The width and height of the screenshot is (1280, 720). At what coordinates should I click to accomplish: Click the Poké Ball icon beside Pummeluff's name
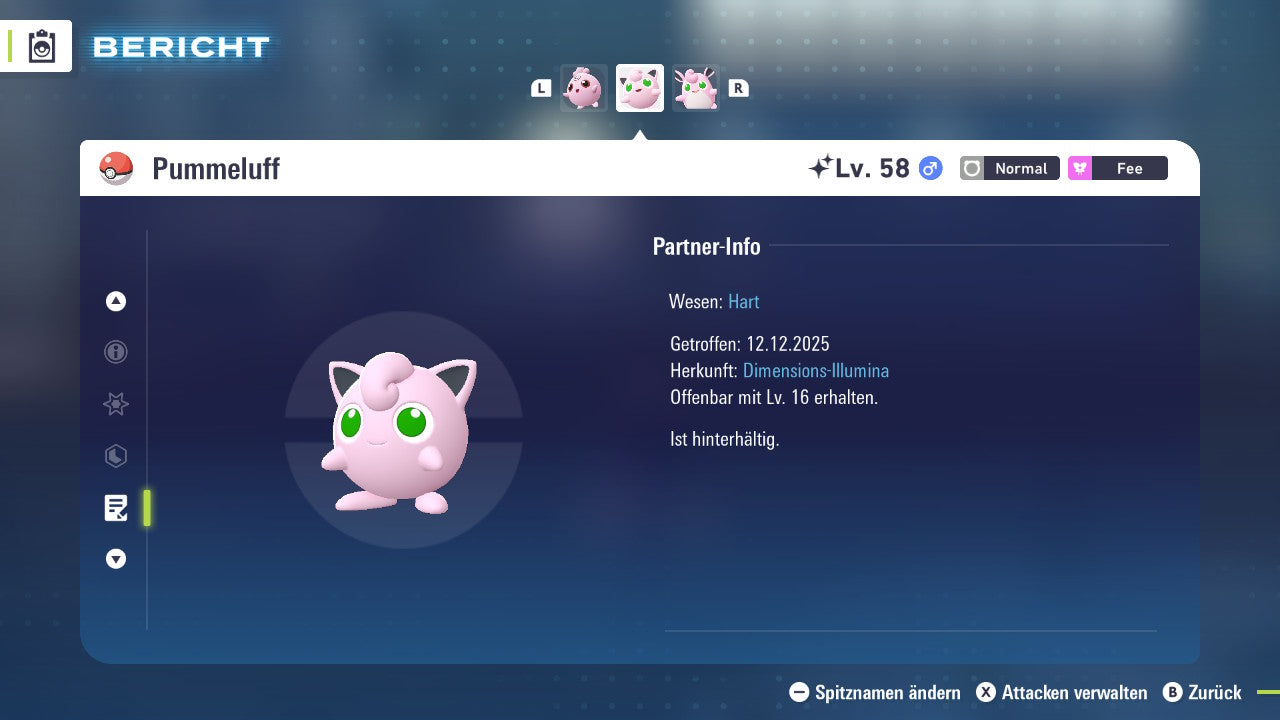[116, 168]
